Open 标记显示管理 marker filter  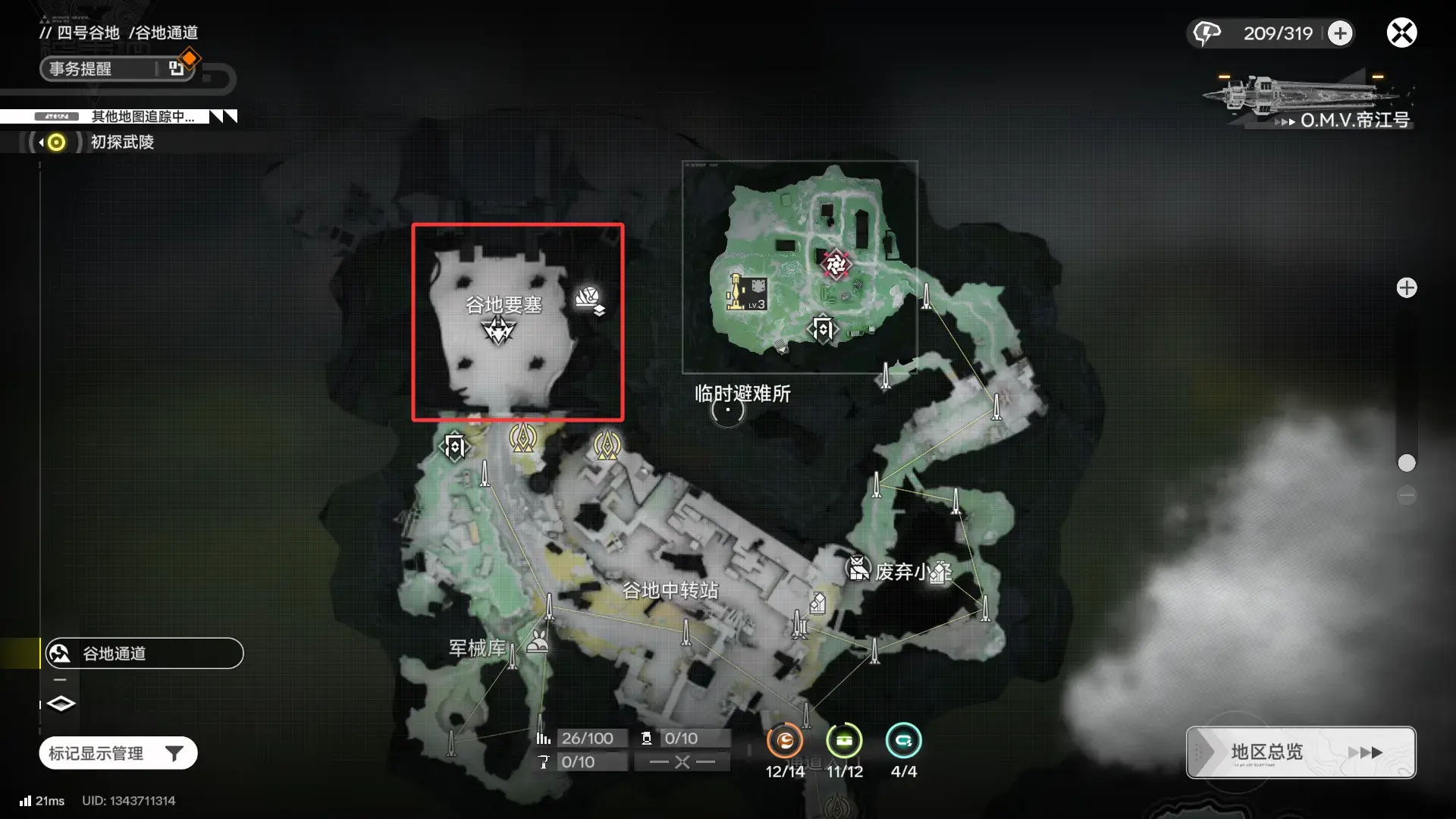point(118,753)
